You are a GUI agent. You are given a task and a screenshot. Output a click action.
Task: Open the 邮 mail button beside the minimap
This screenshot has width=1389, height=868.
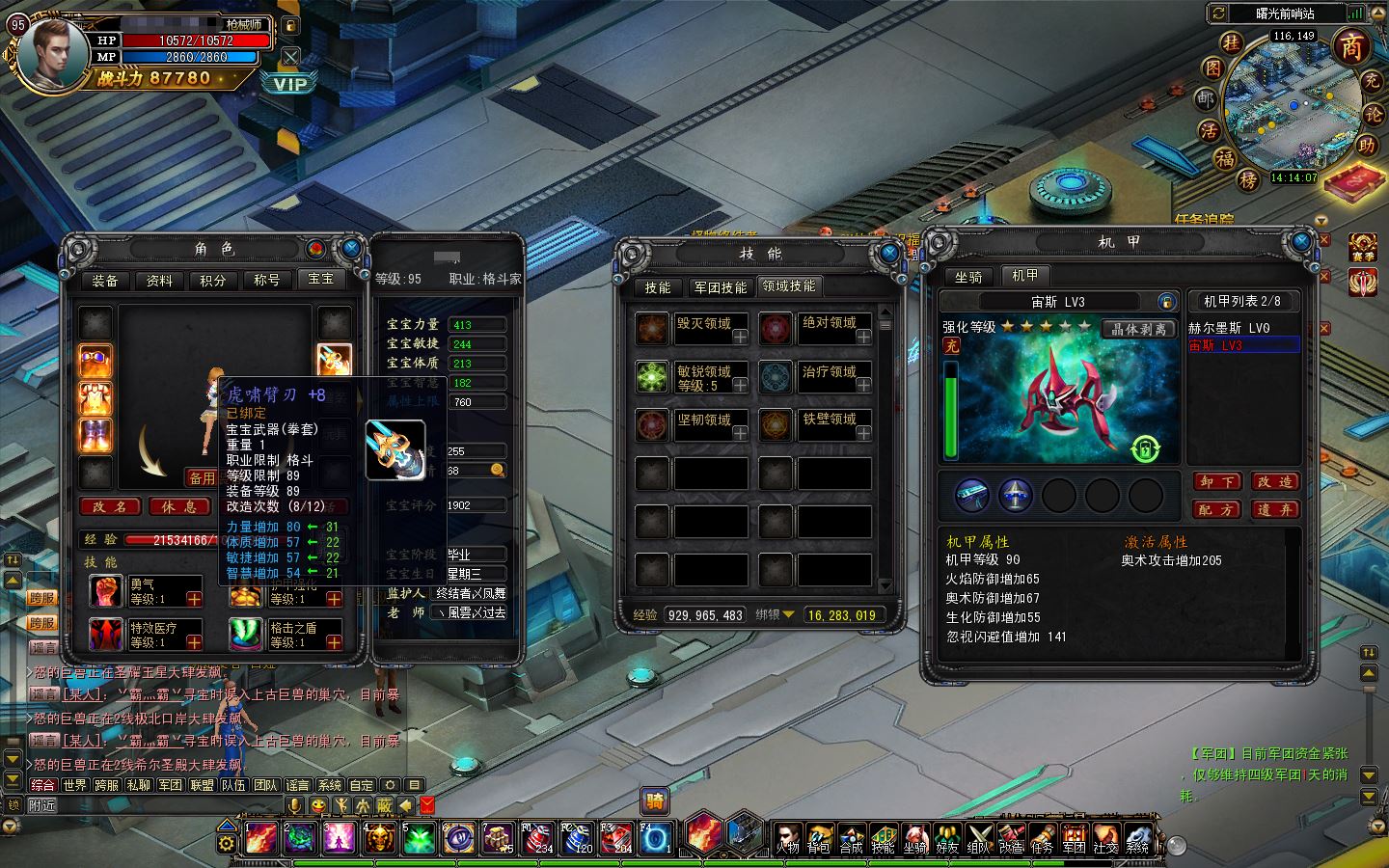[x=1207, y=98]
